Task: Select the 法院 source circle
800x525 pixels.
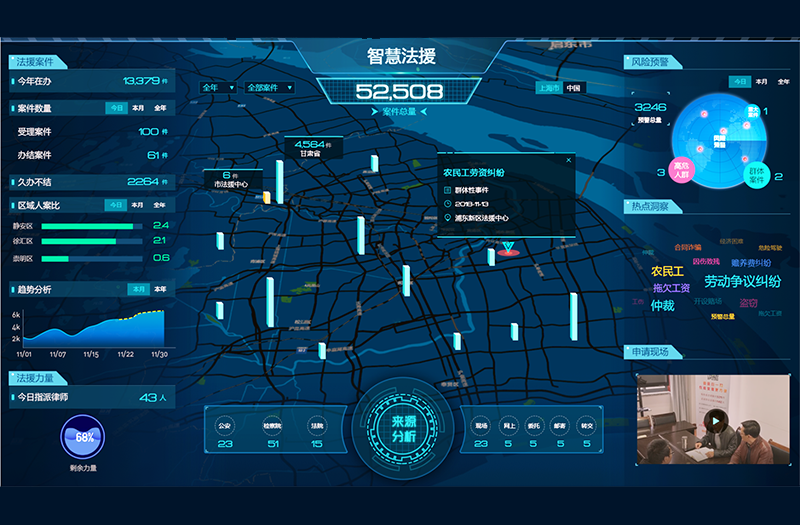Action: pyautogui.click(x=317, y=426)
